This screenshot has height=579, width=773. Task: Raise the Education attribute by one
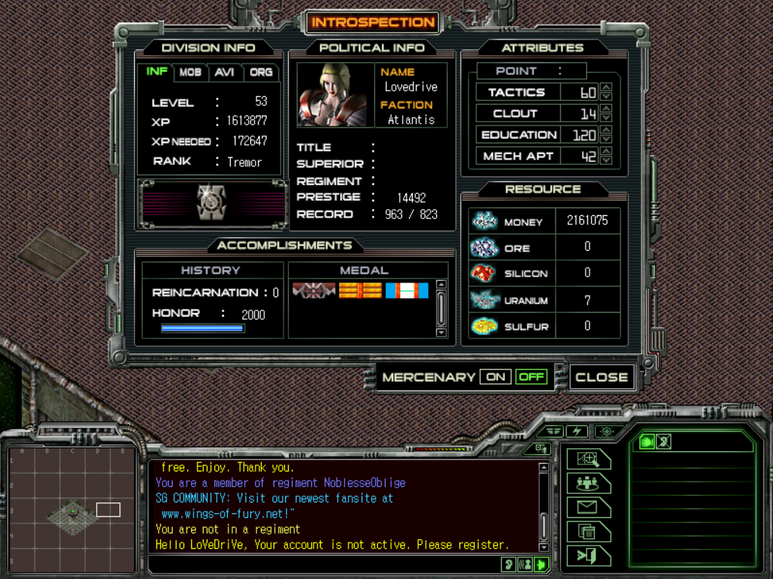[606, 130]
